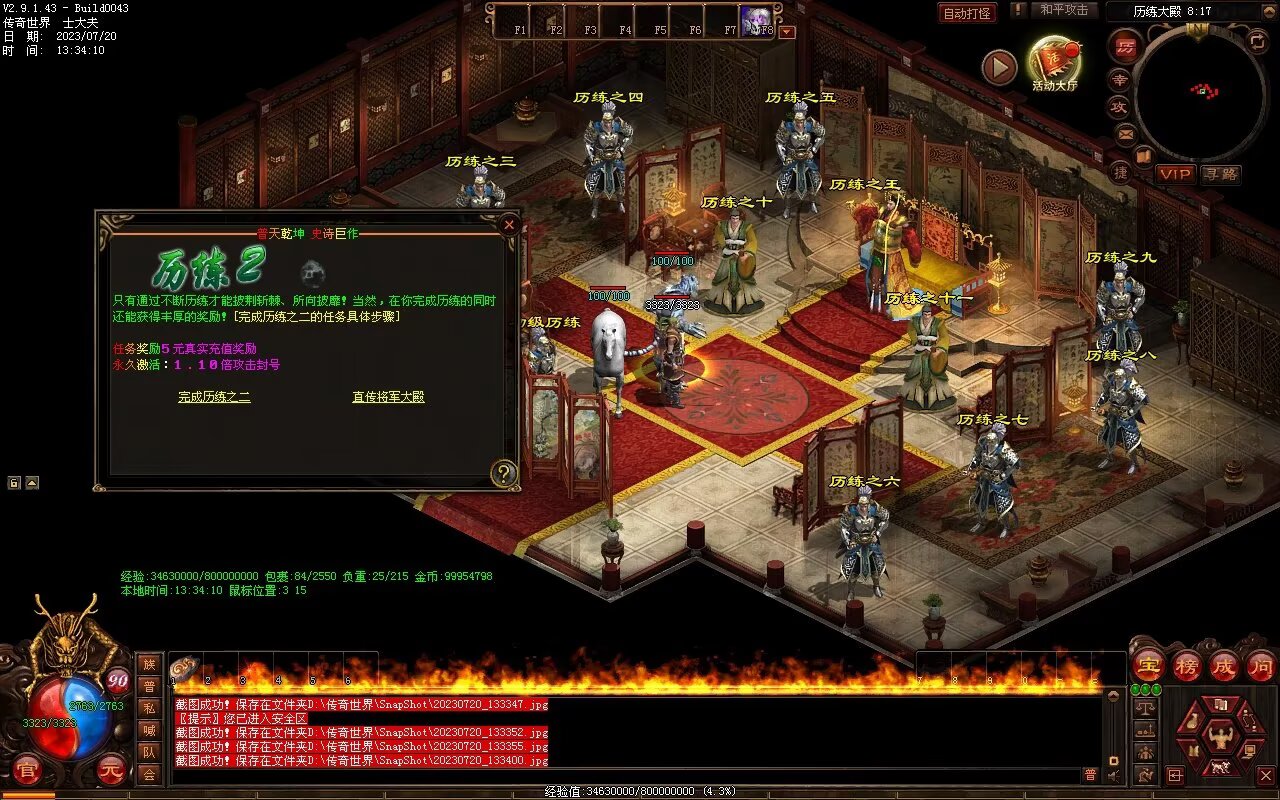1280x800 pixels.
Task: Toggle the 自动打怪 auto-fight button
Action: [x=967, y=13]
